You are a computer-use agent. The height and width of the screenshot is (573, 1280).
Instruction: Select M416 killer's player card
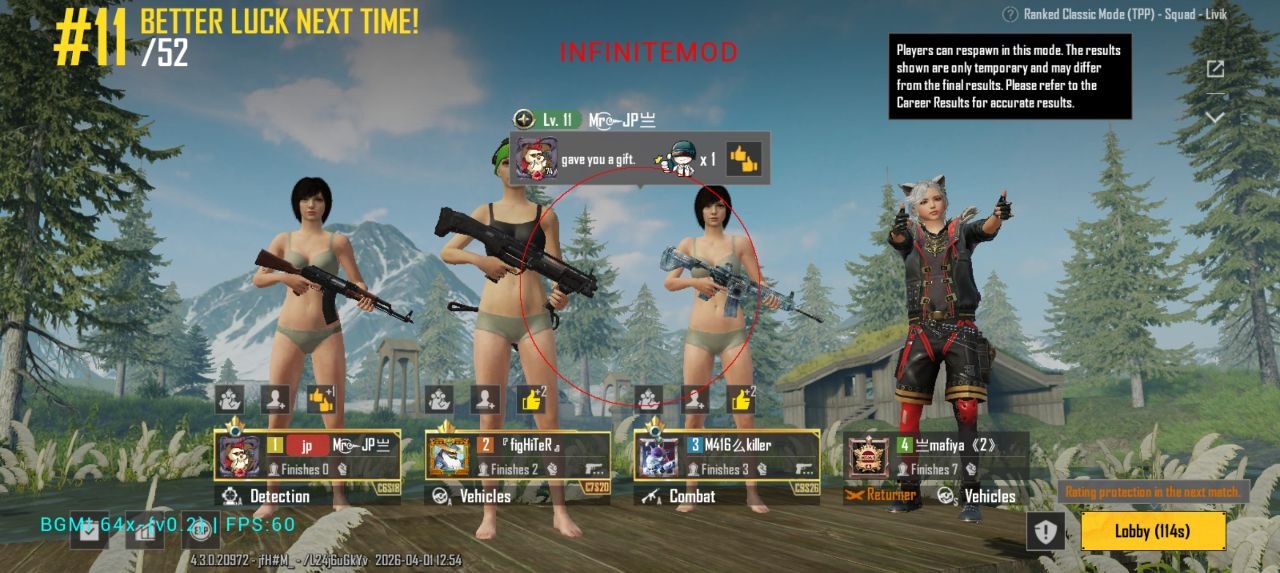click(726, 456)
